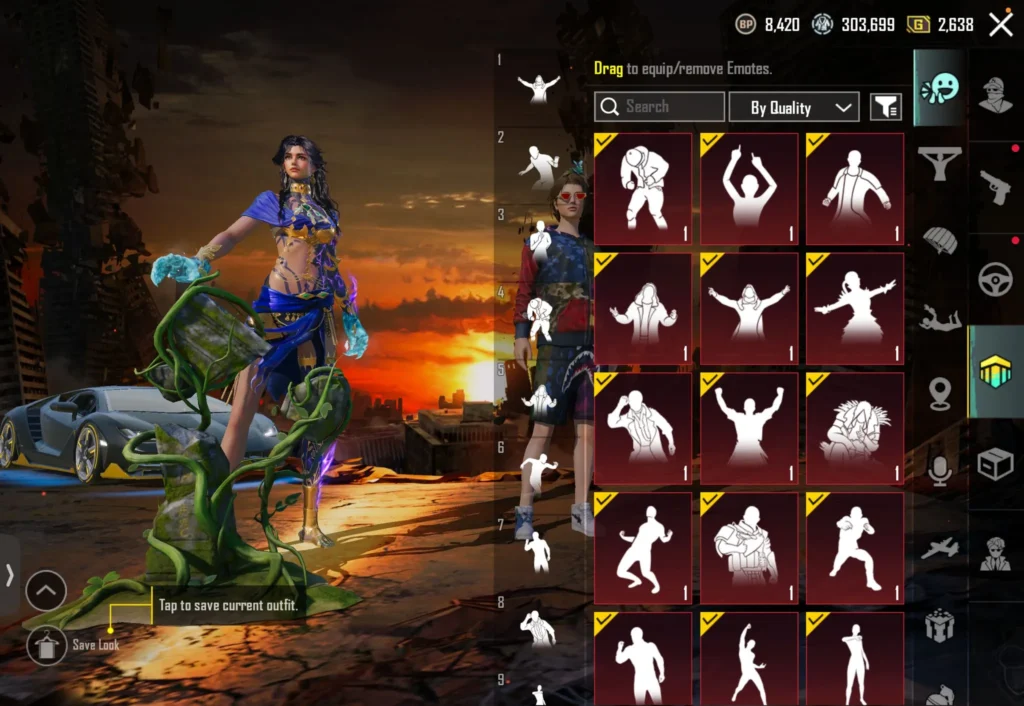Click the up-chevron circle above Save Look
Image resolution: width=1024 pixels, height=706 pixels.
click(x=46, y=591)
